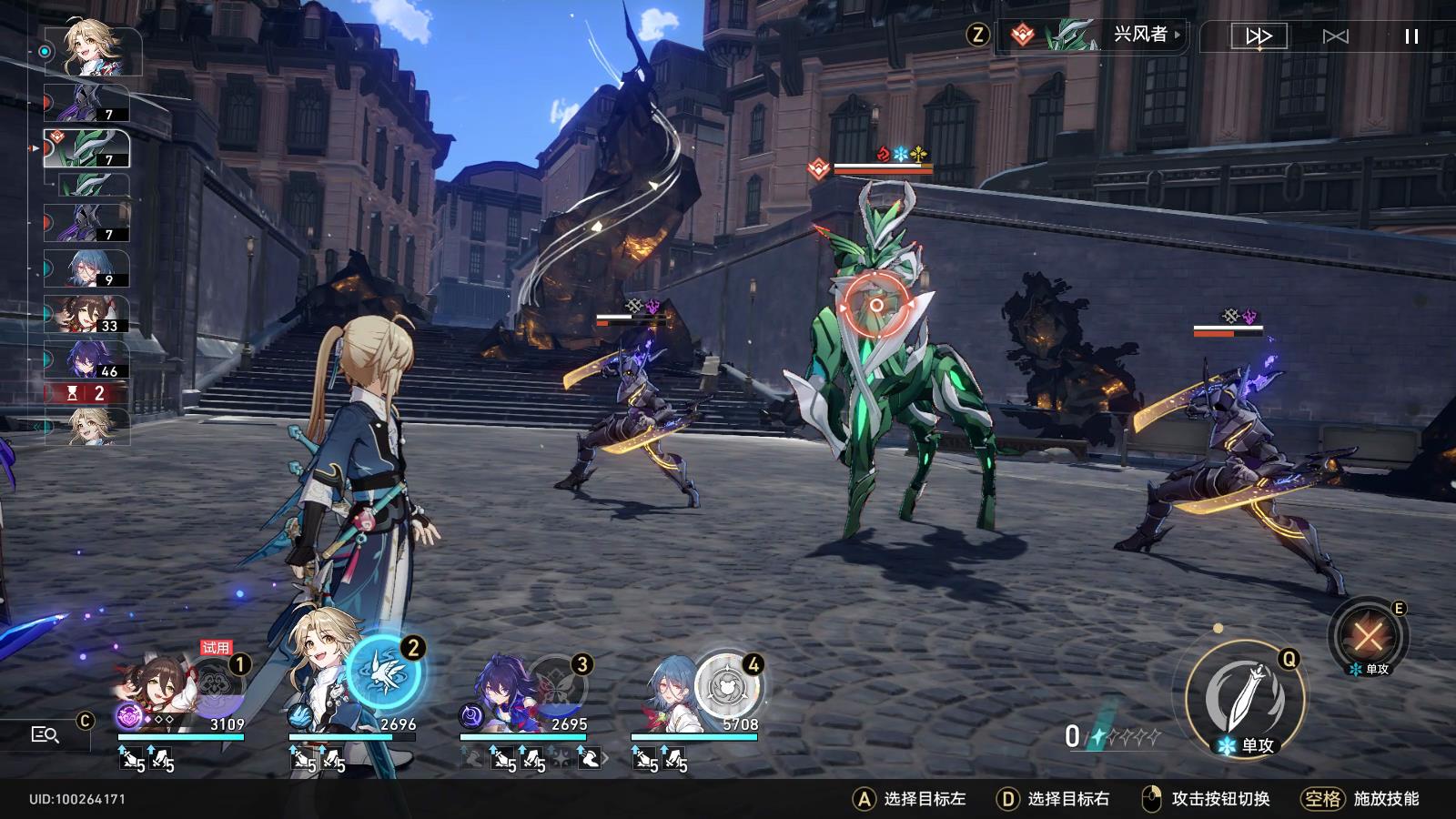Trigger the blonde swordsman's glowing blue ultimate
The width and height of the screenshot is (1456, 819).
385,673
